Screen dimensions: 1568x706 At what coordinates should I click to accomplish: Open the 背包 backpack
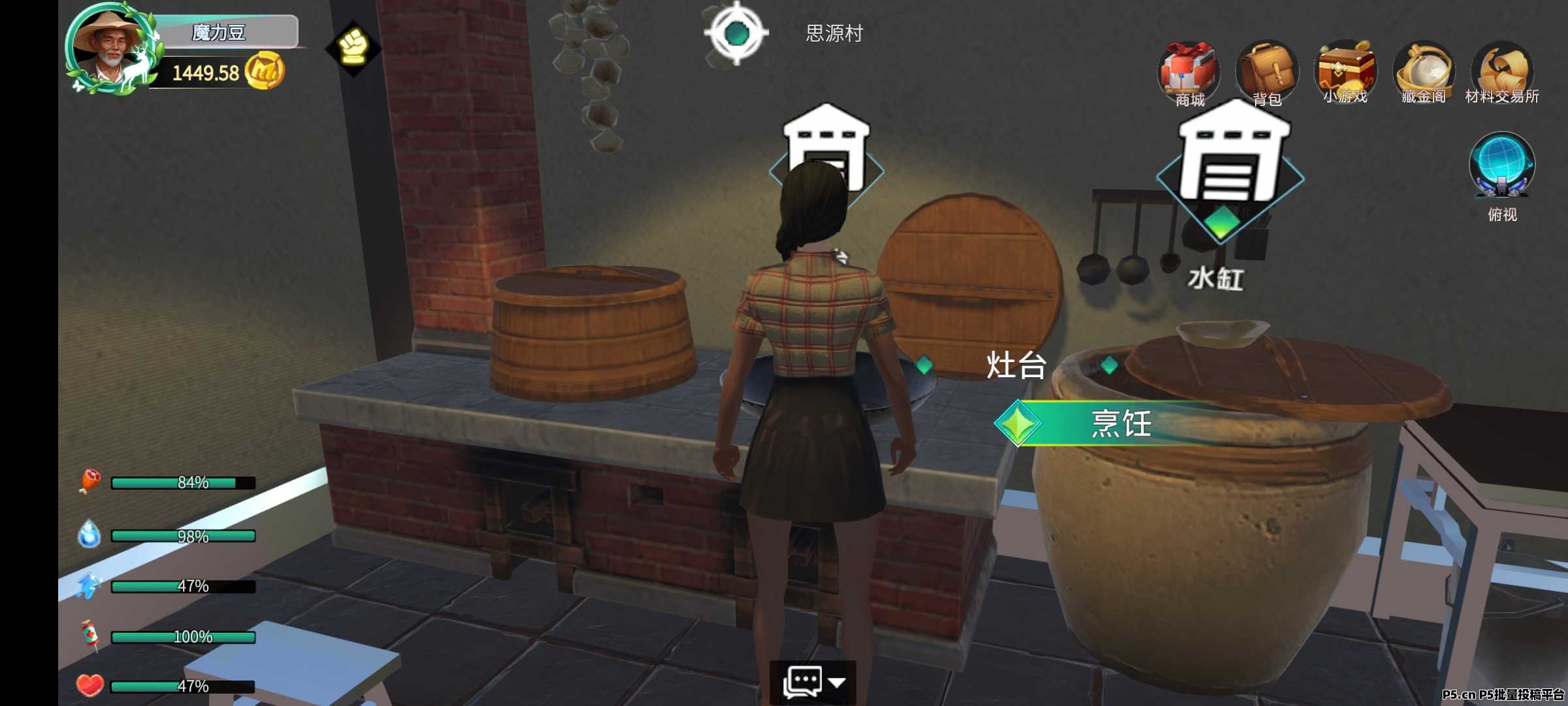pyautogui.click(x=1266, y=70)
